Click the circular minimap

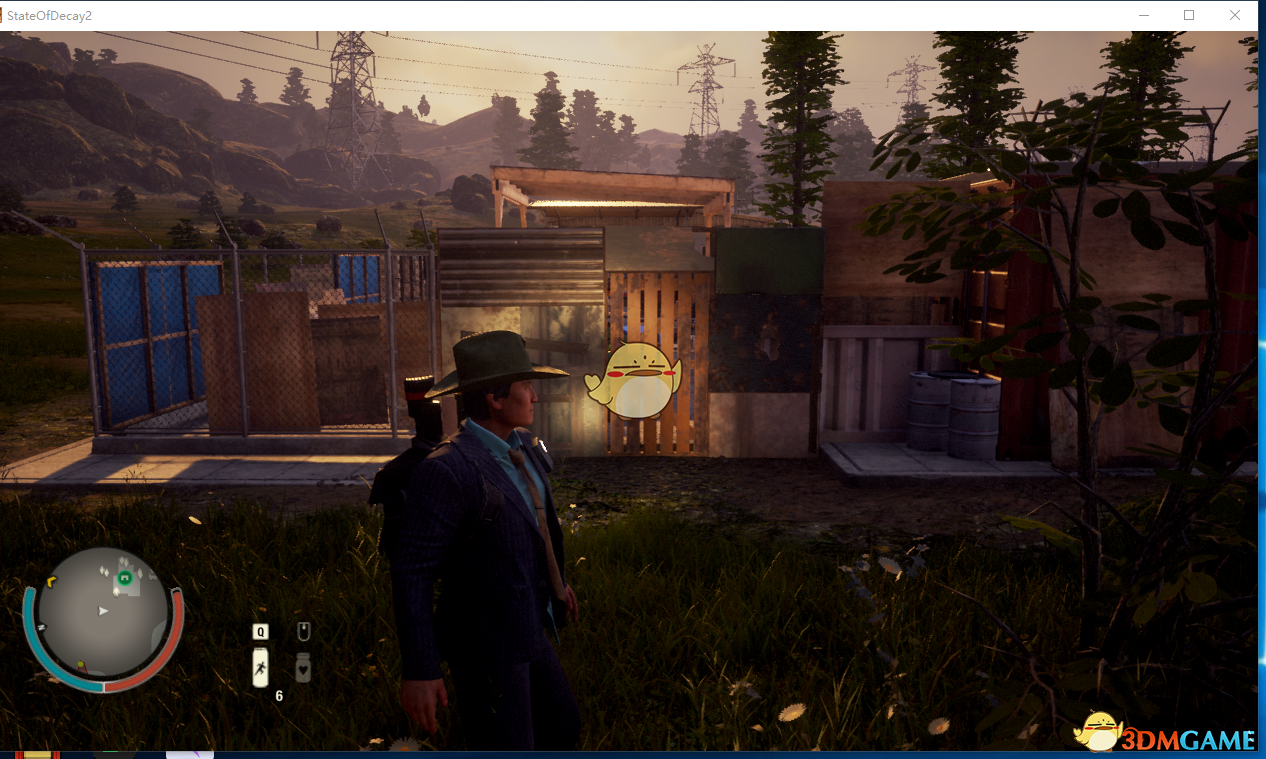(103, 618)
